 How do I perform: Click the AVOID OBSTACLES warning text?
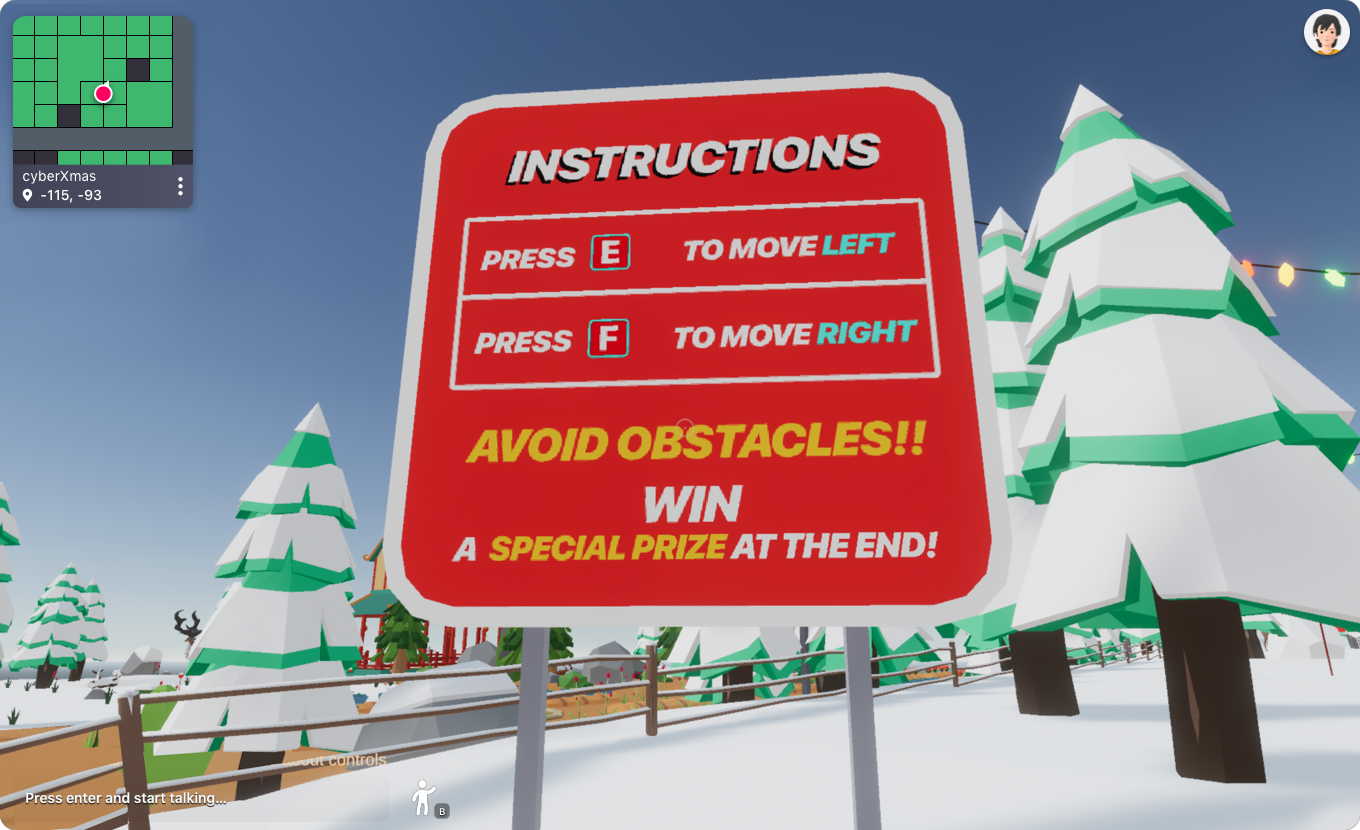[x=700, y=443]
